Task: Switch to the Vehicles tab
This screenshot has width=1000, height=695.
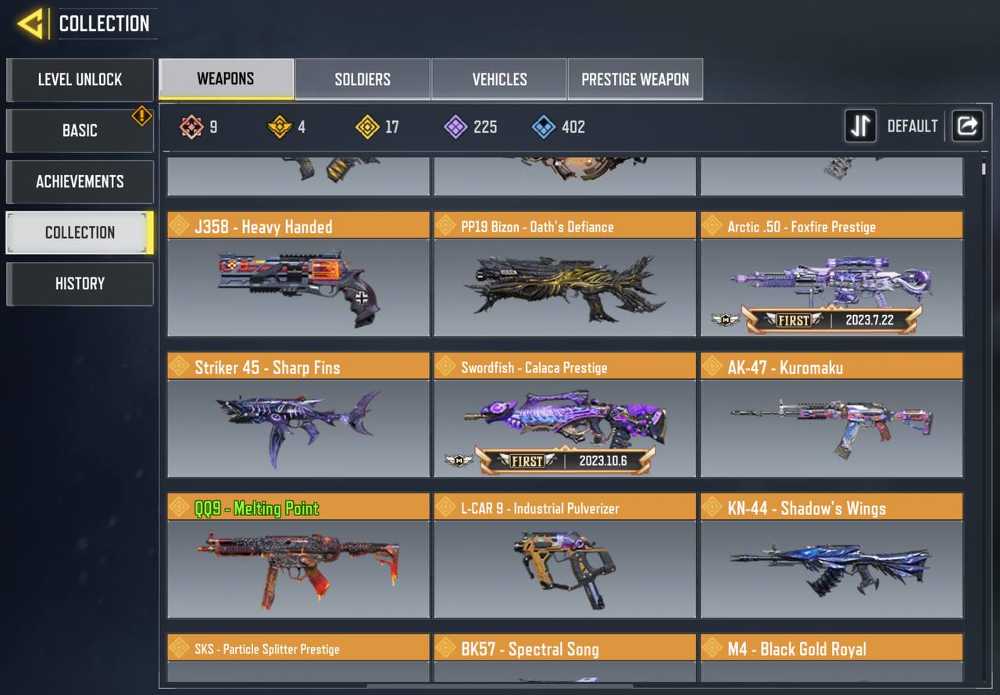Action: (x=499, y=80)
